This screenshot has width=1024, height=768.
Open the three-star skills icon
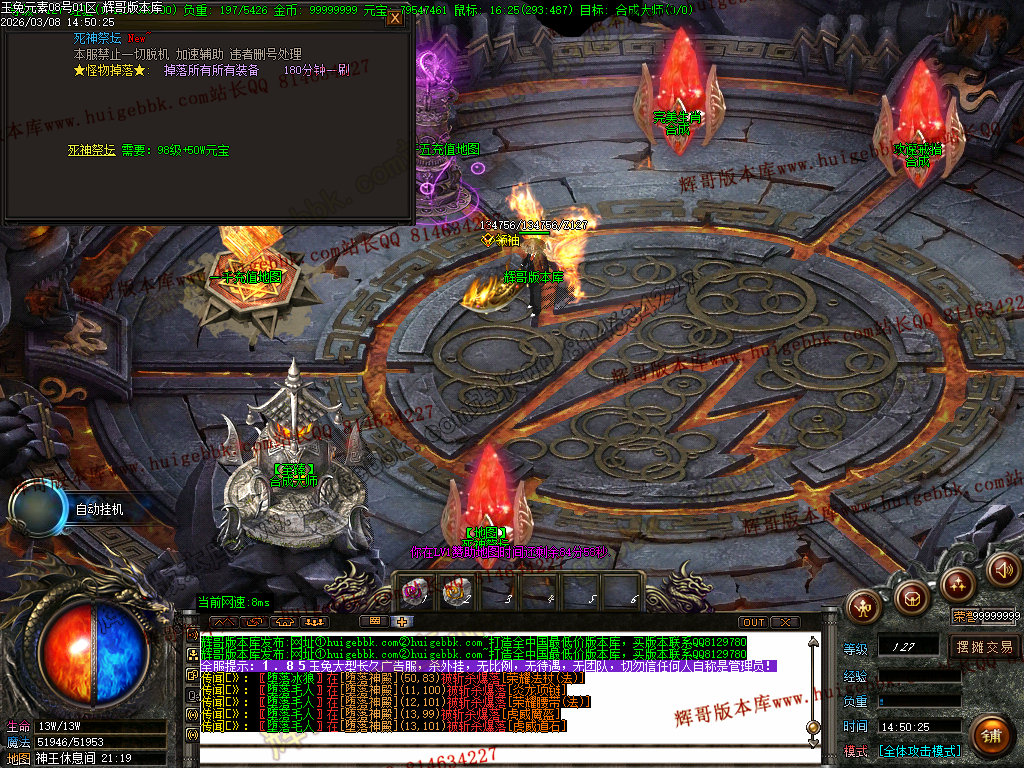(x=958, y=583)
